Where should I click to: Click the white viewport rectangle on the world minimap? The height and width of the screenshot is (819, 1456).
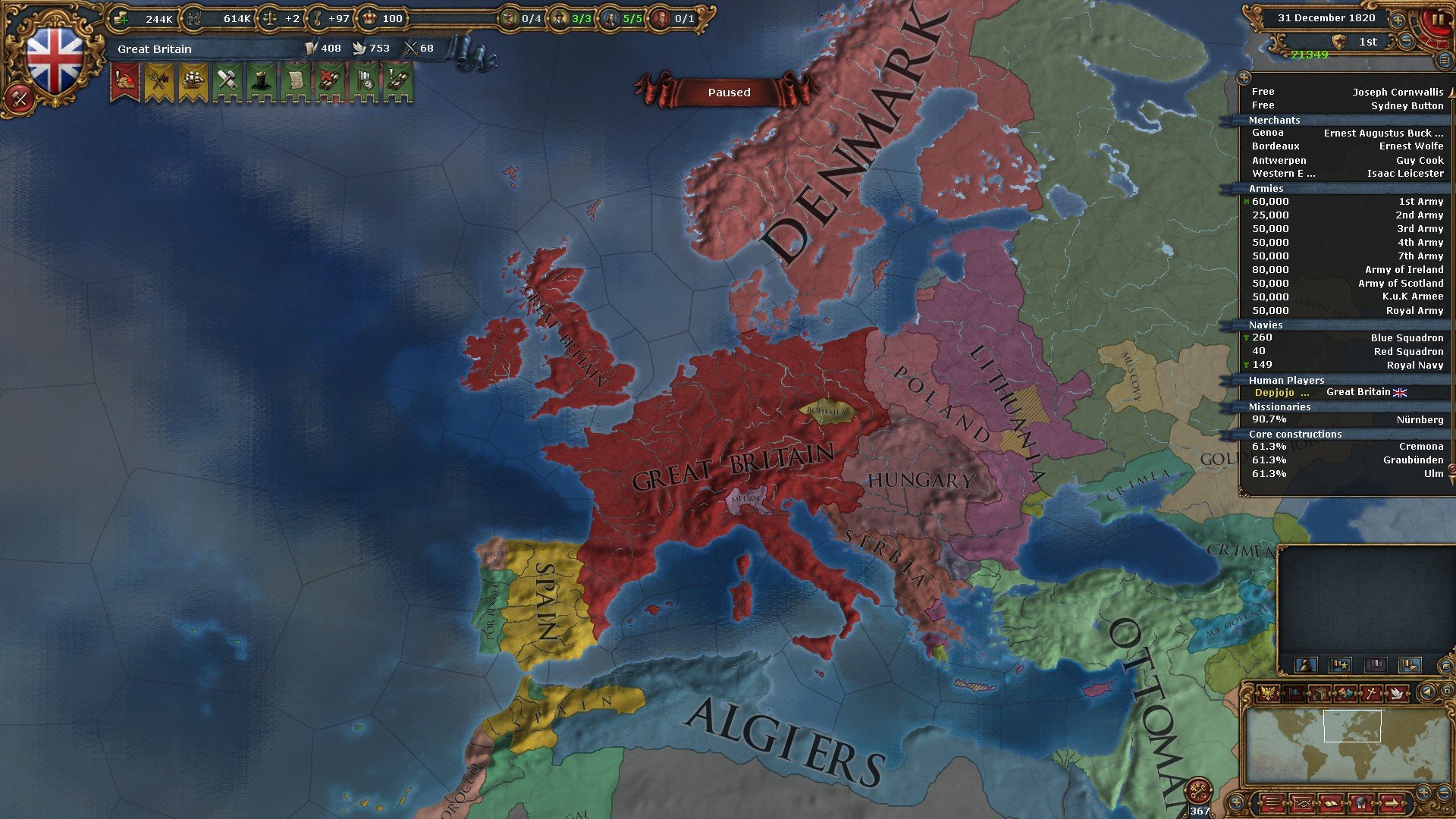click(x=1352, y=725)
